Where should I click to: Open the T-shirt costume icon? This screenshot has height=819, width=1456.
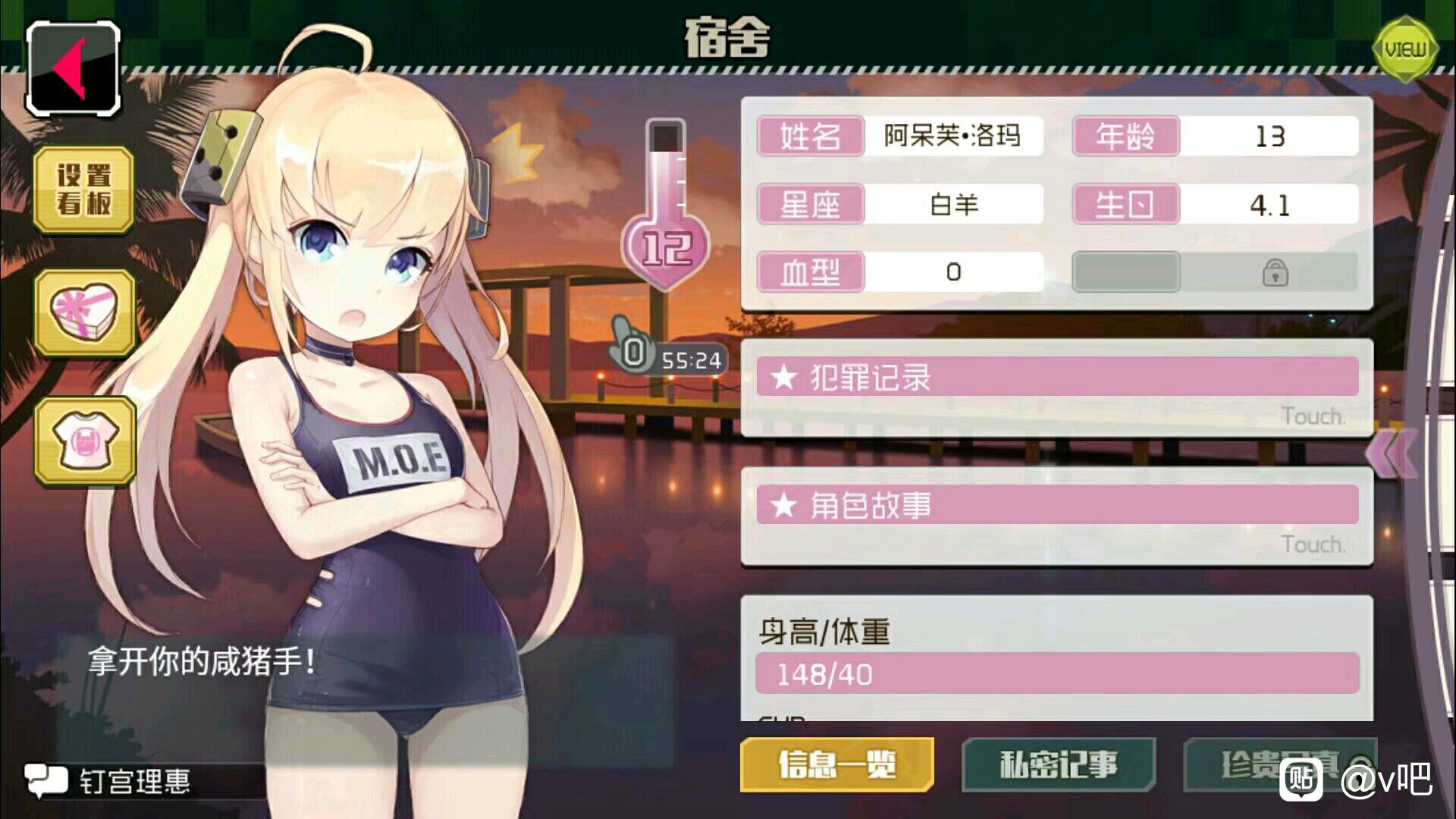tap(84, 441)
